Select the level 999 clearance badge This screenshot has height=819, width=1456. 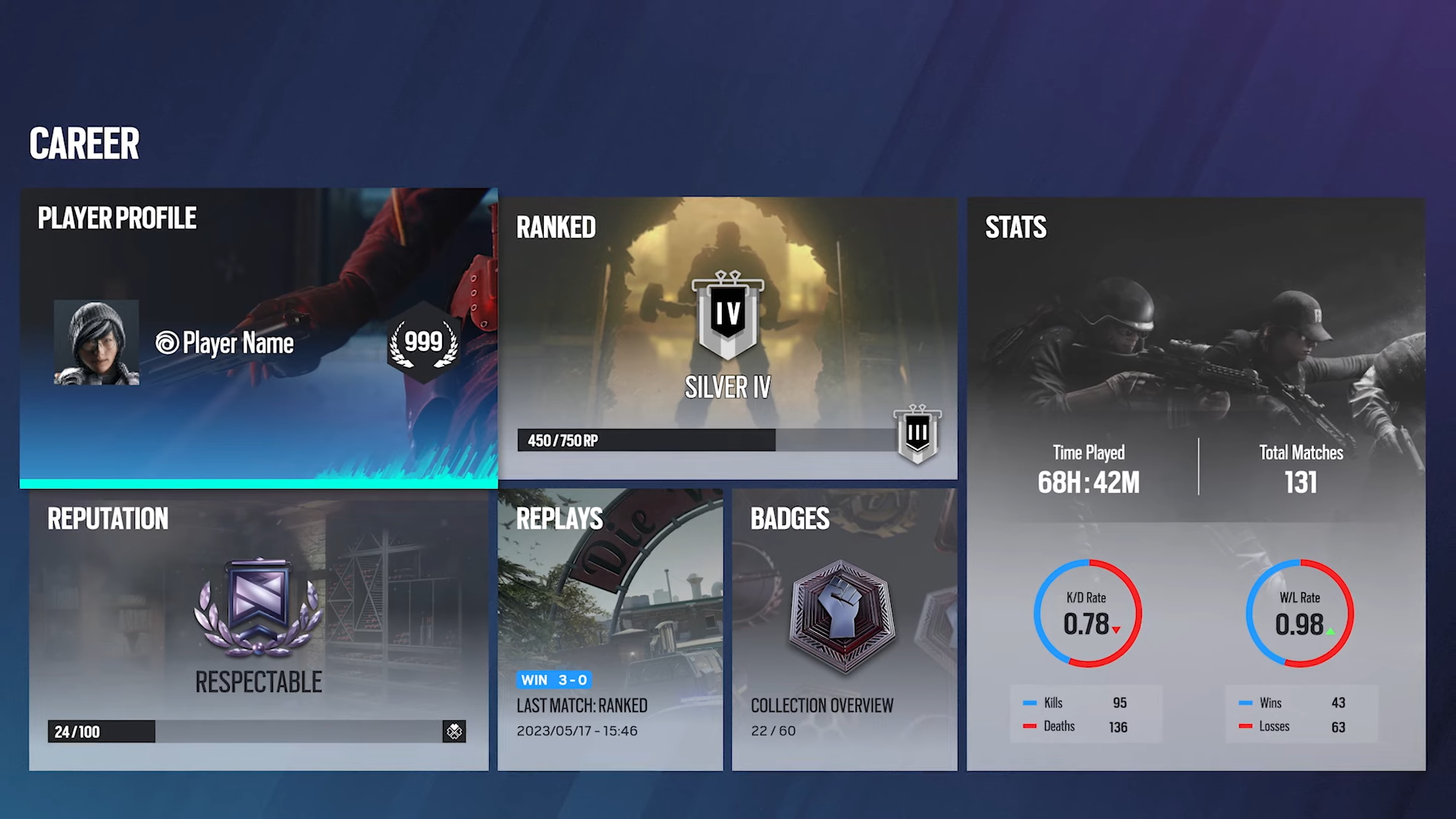(424, 343)
